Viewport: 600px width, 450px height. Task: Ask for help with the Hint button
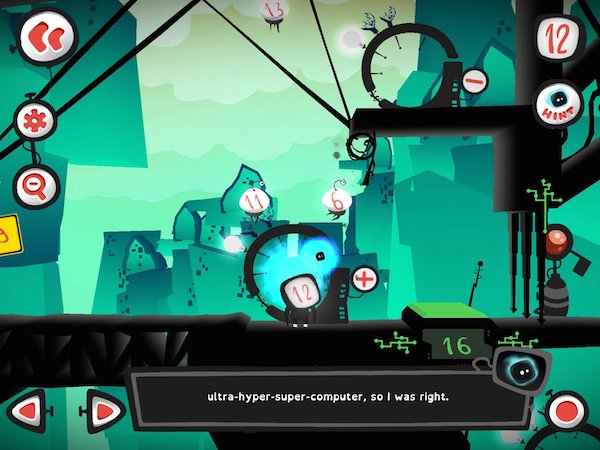point(559,105)
